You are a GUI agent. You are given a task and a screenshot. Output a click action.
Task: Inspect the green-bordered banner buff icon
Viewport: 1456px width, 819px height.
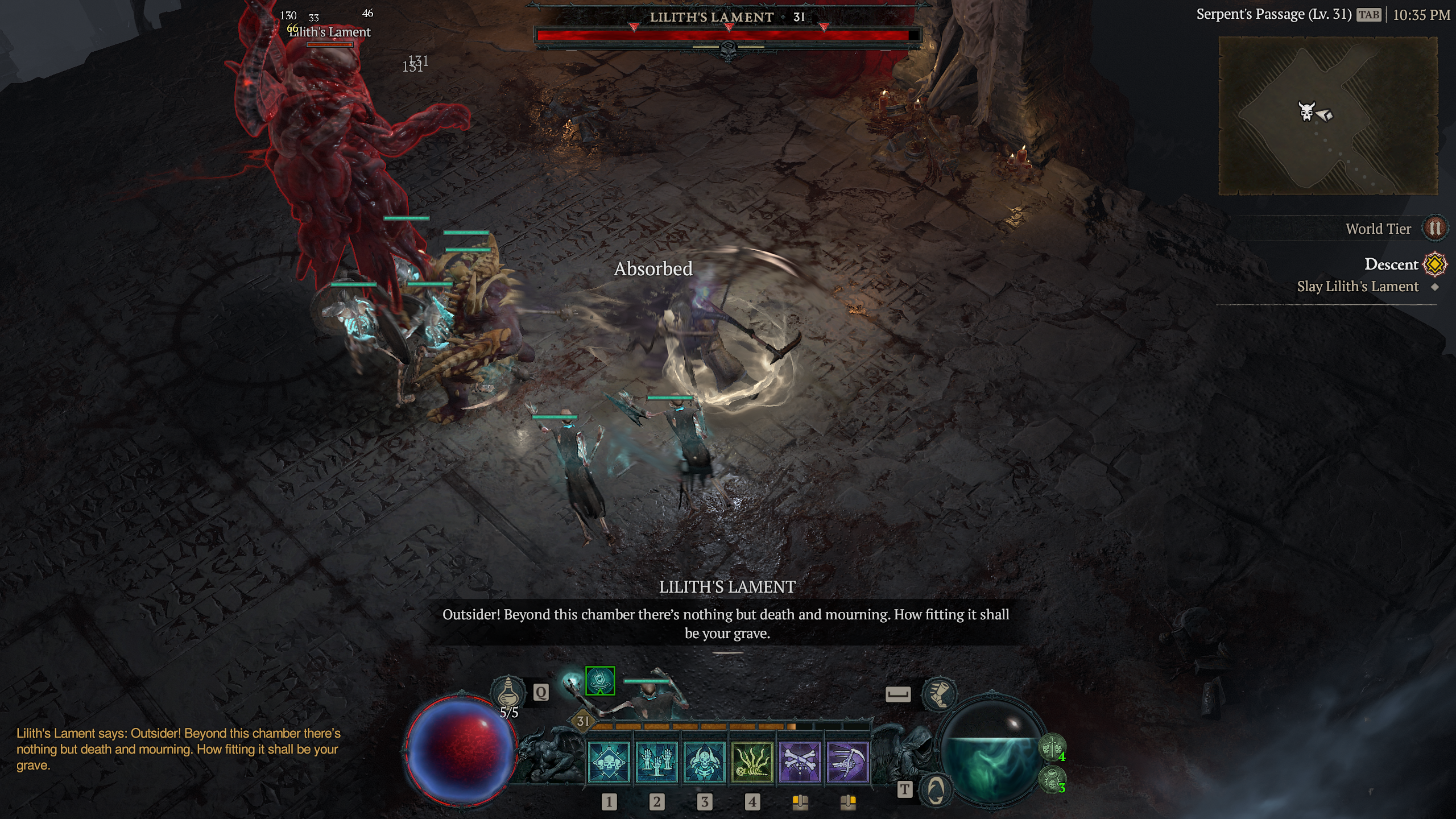[x=600, y=681]
